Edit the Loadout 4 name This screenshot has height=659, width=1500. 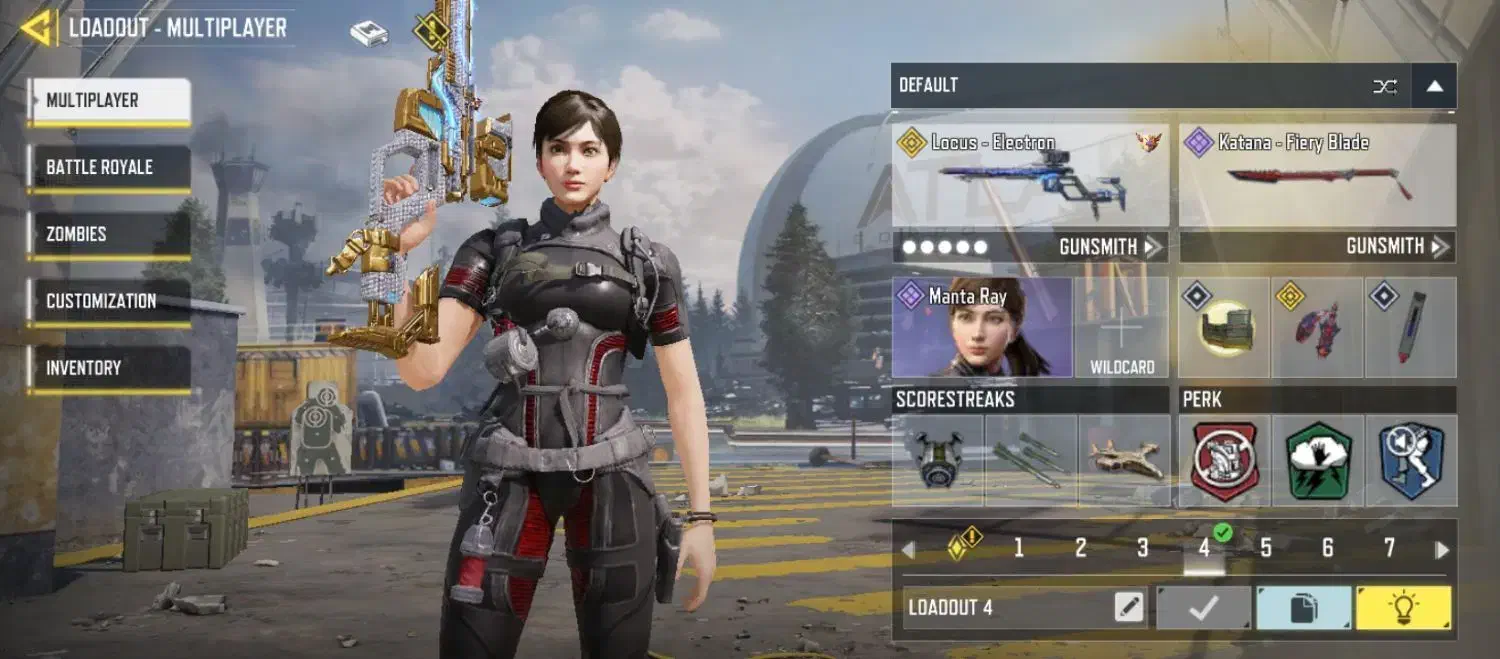point(1129,607)
